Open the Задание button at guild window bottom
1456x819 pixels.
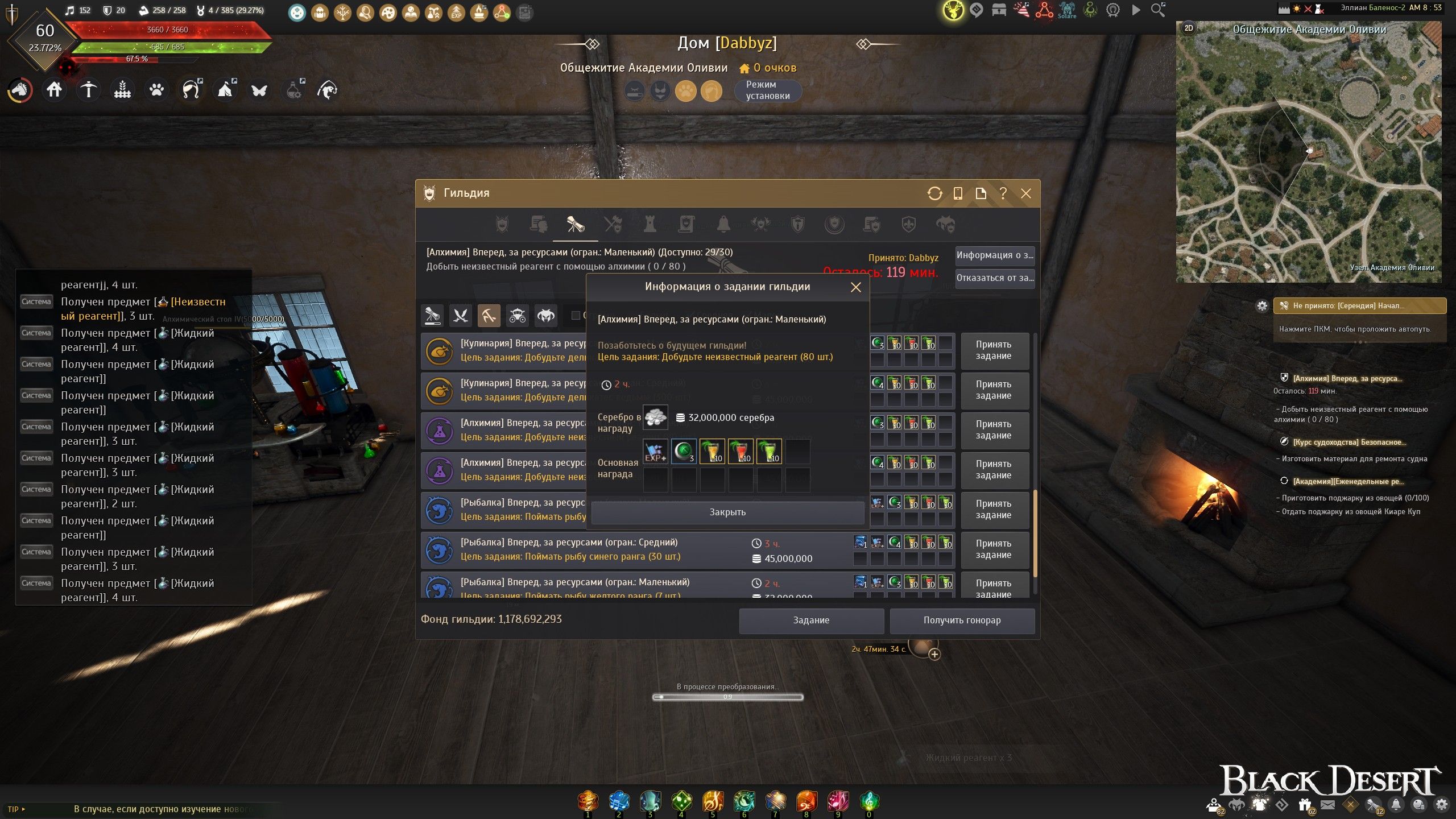coord(811,620)
